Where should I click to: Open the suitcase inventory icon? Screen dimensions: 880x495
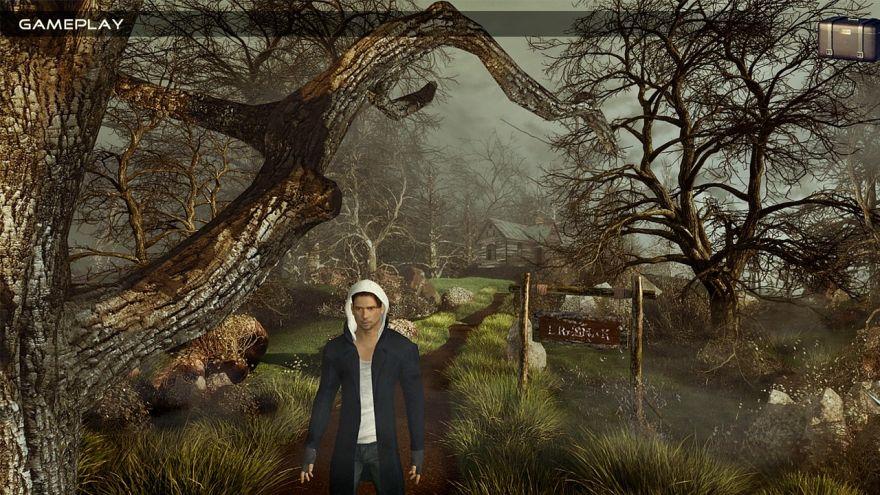point(847,38)
